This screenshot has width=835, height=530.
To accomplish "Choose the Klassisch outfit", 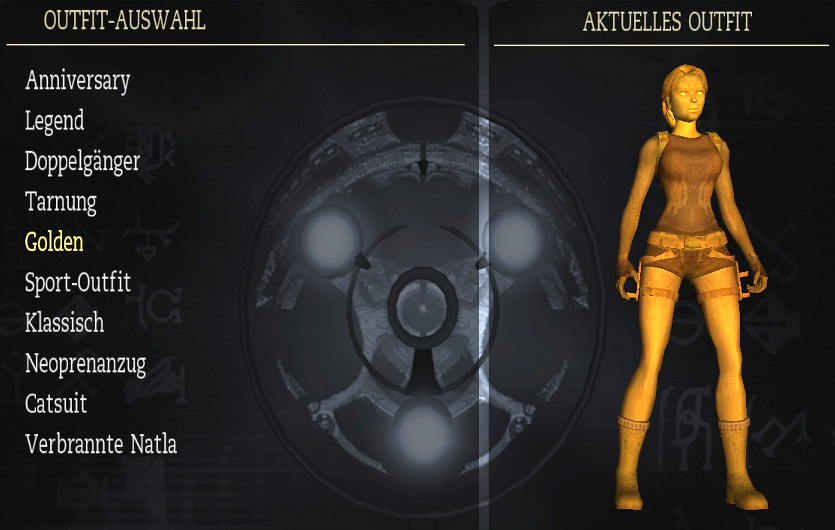I will [x=64, y=323].
